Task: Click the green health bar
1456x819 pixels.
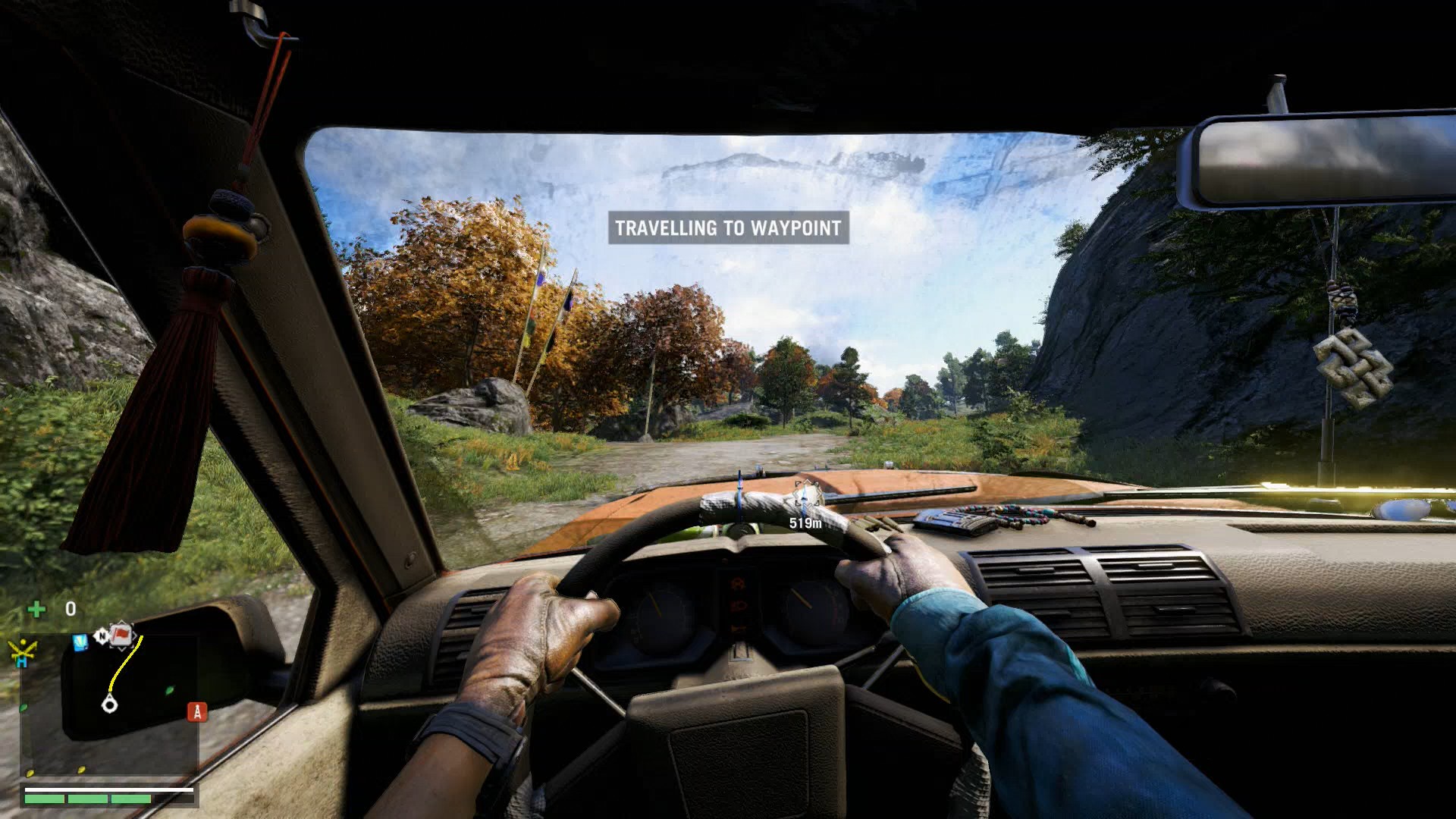Action: [x=88, y=799]
